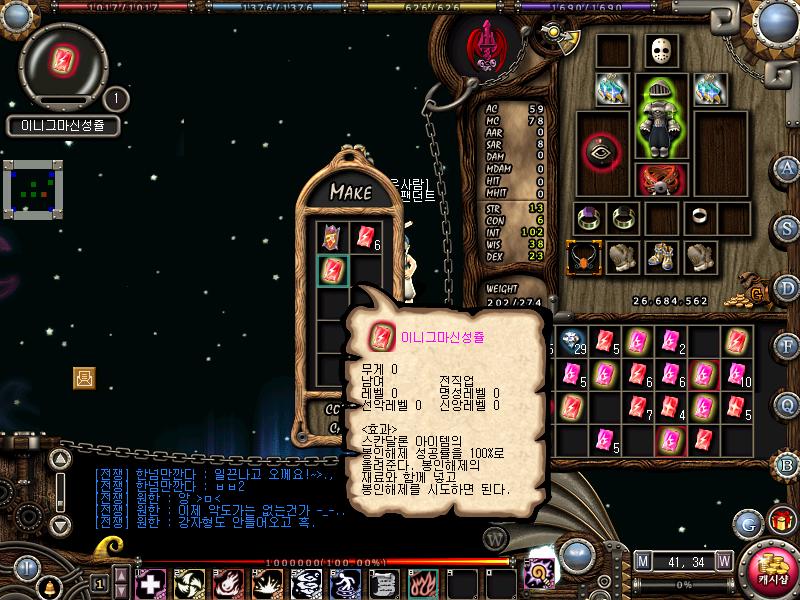800x600 pixels.
Task: Select the equipped boots slot
Action: (x=659, y=256)
